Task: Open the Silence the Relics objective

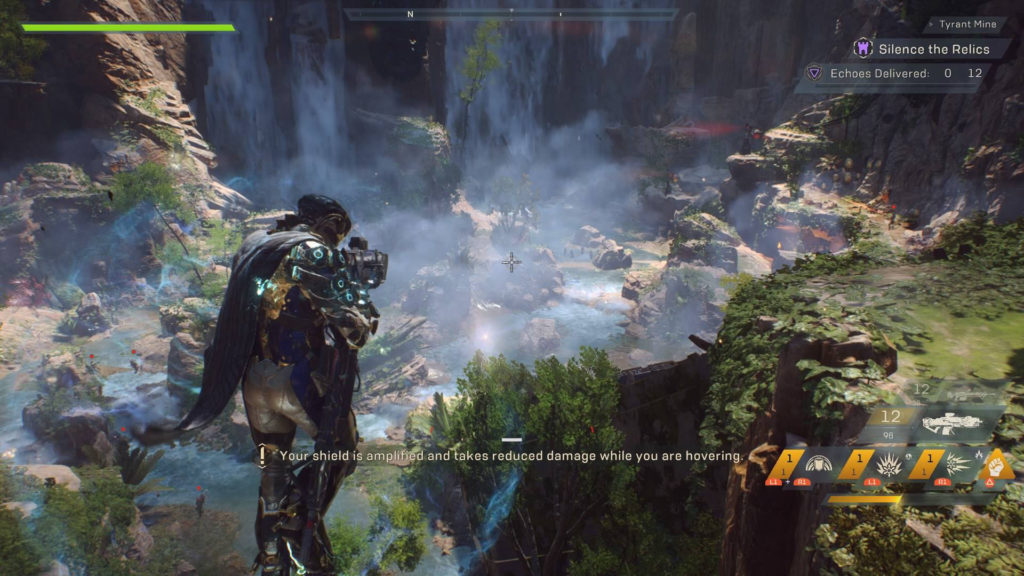Action: pos(934,48)
